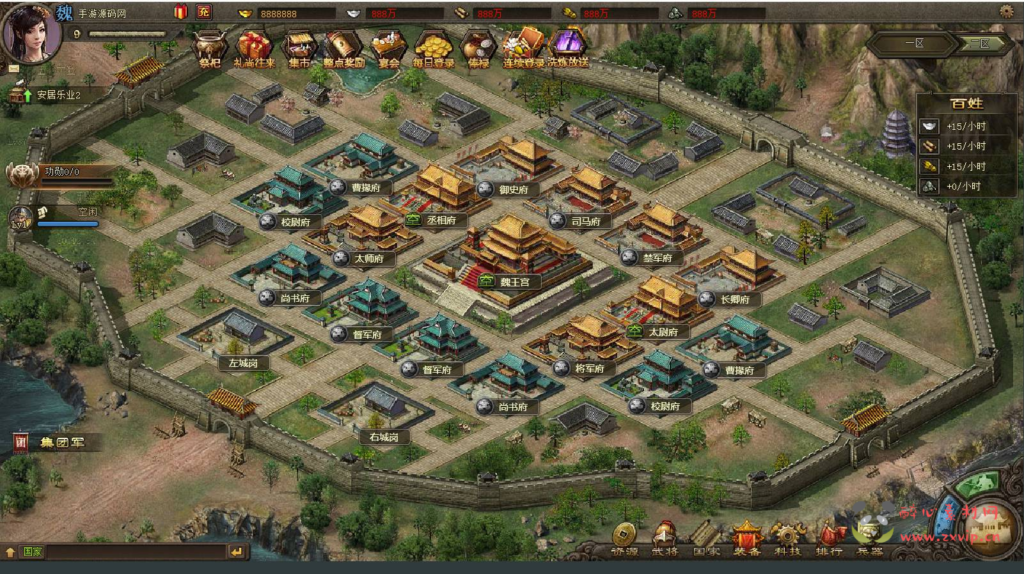This screenshot has height=574, width=1024.
Task: Click the chat input box
Action: pyautogui.click(x=135, y=551)
